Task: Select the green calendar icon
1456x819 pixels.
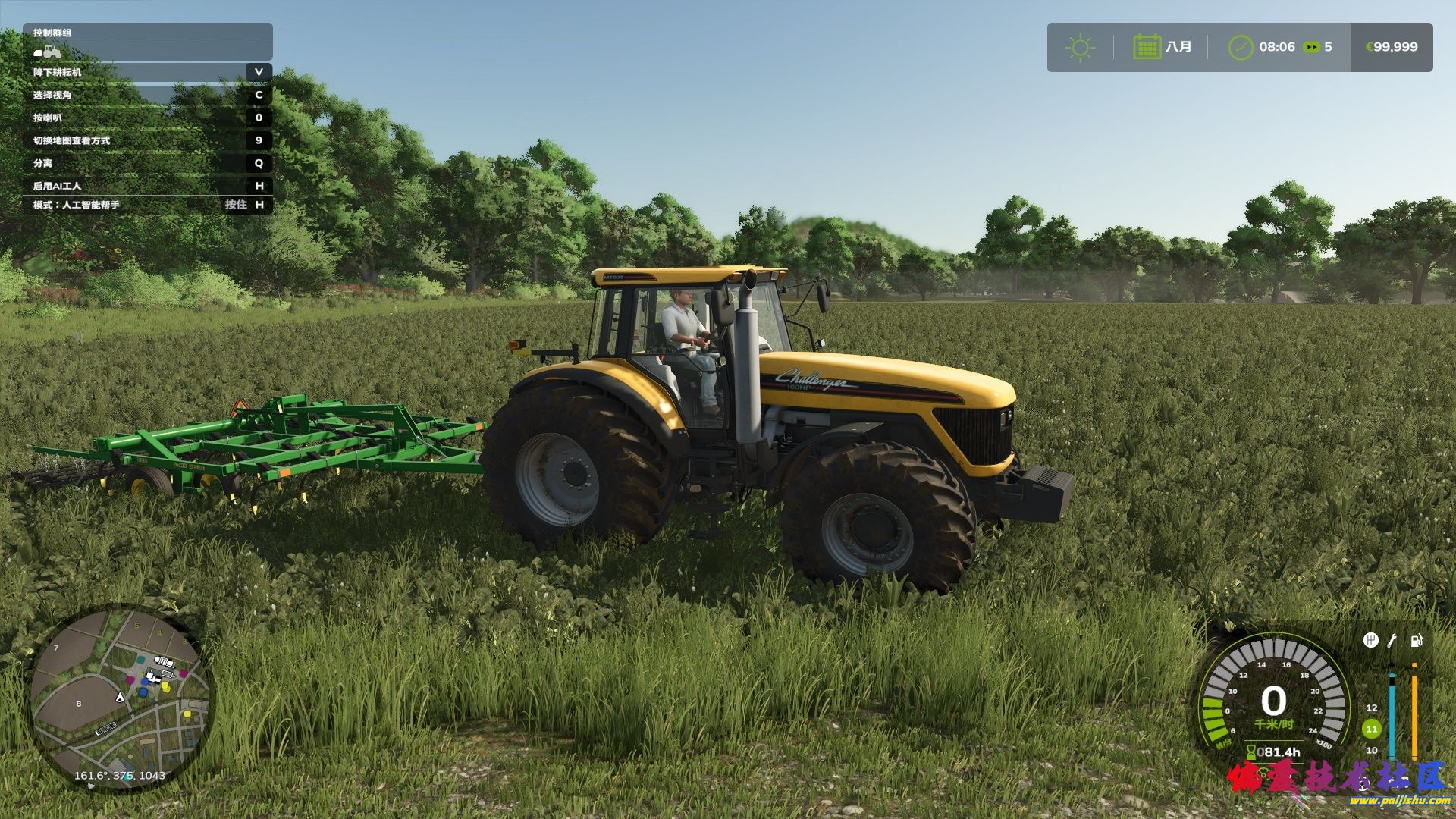Action: 1147,47
